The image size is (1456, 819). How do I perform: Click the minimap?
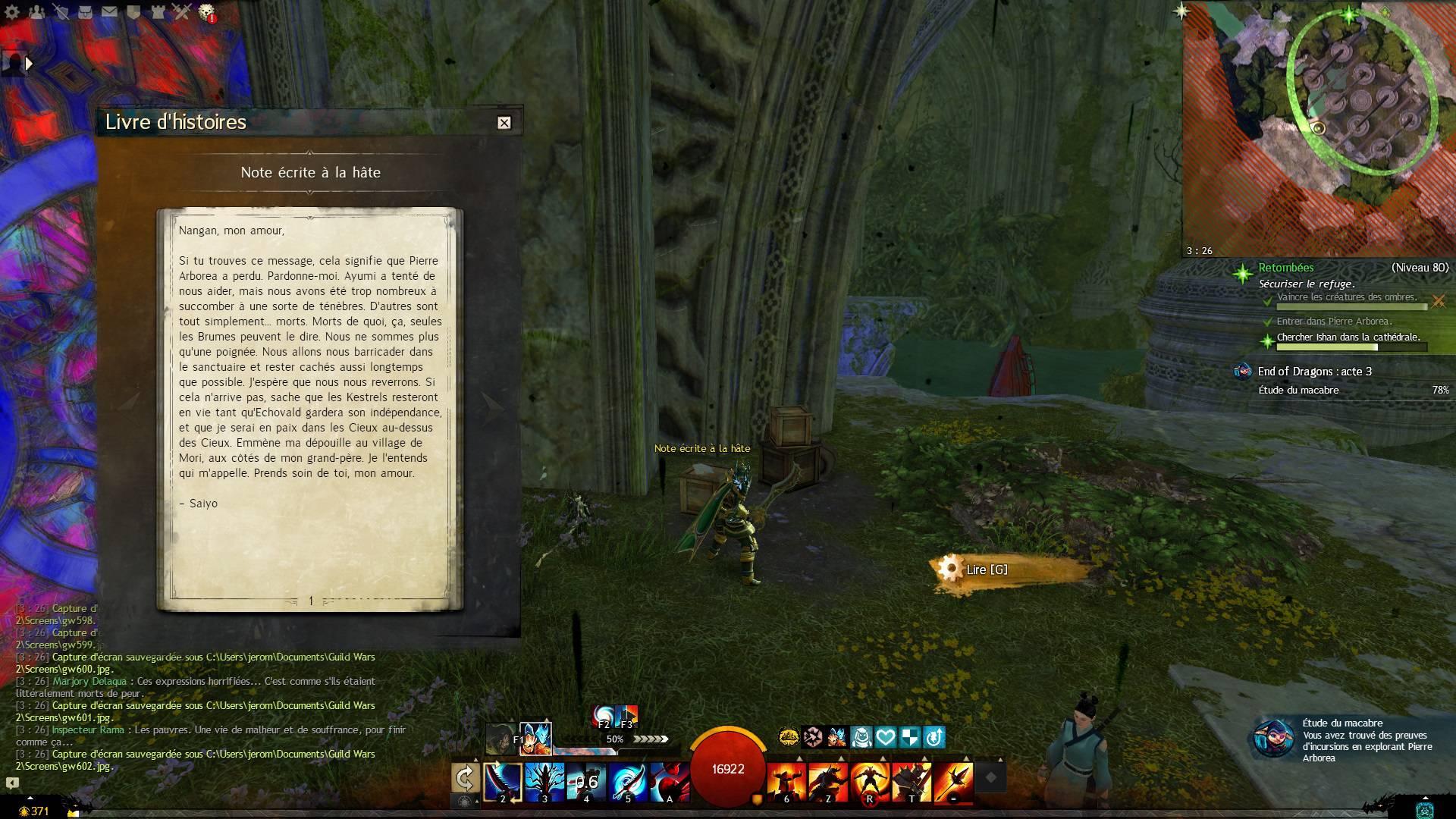point(1319,129)
